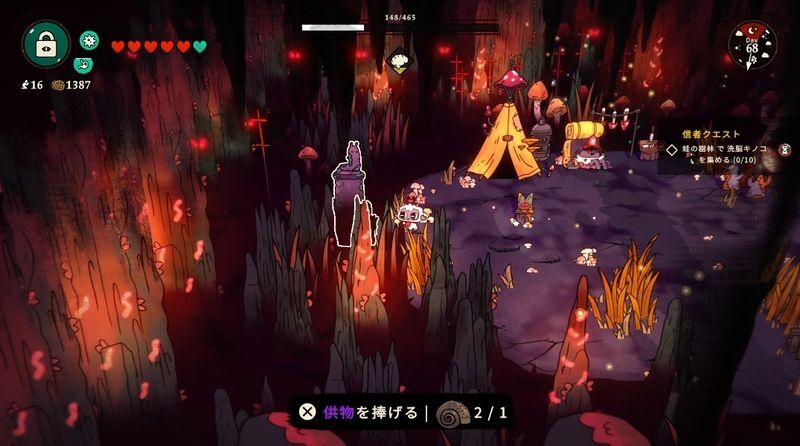Click the locked curse icon with eye padlock

point(46,44)
